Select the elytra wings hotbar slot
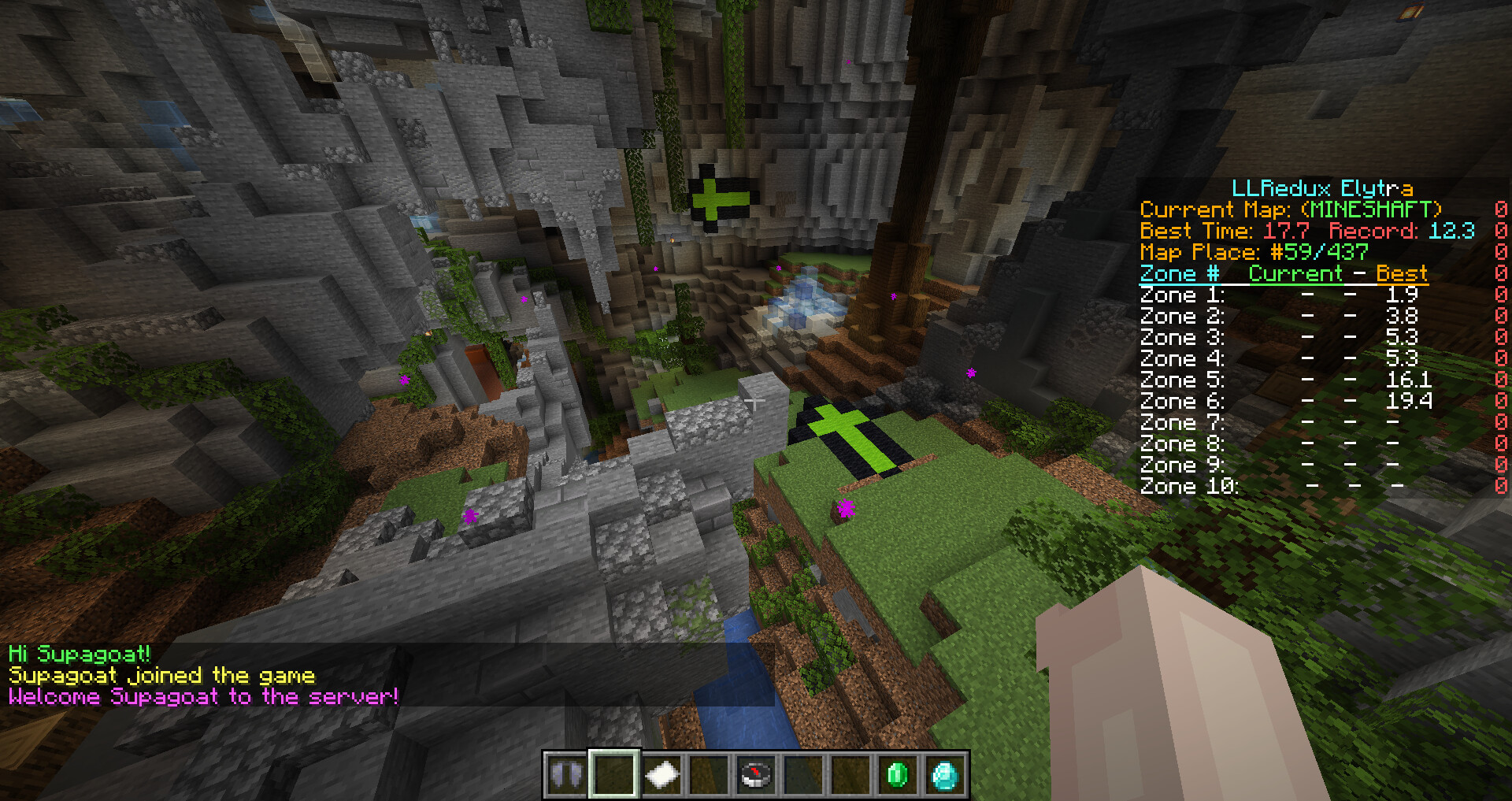The image size is (1512, 801). (565, 775)
